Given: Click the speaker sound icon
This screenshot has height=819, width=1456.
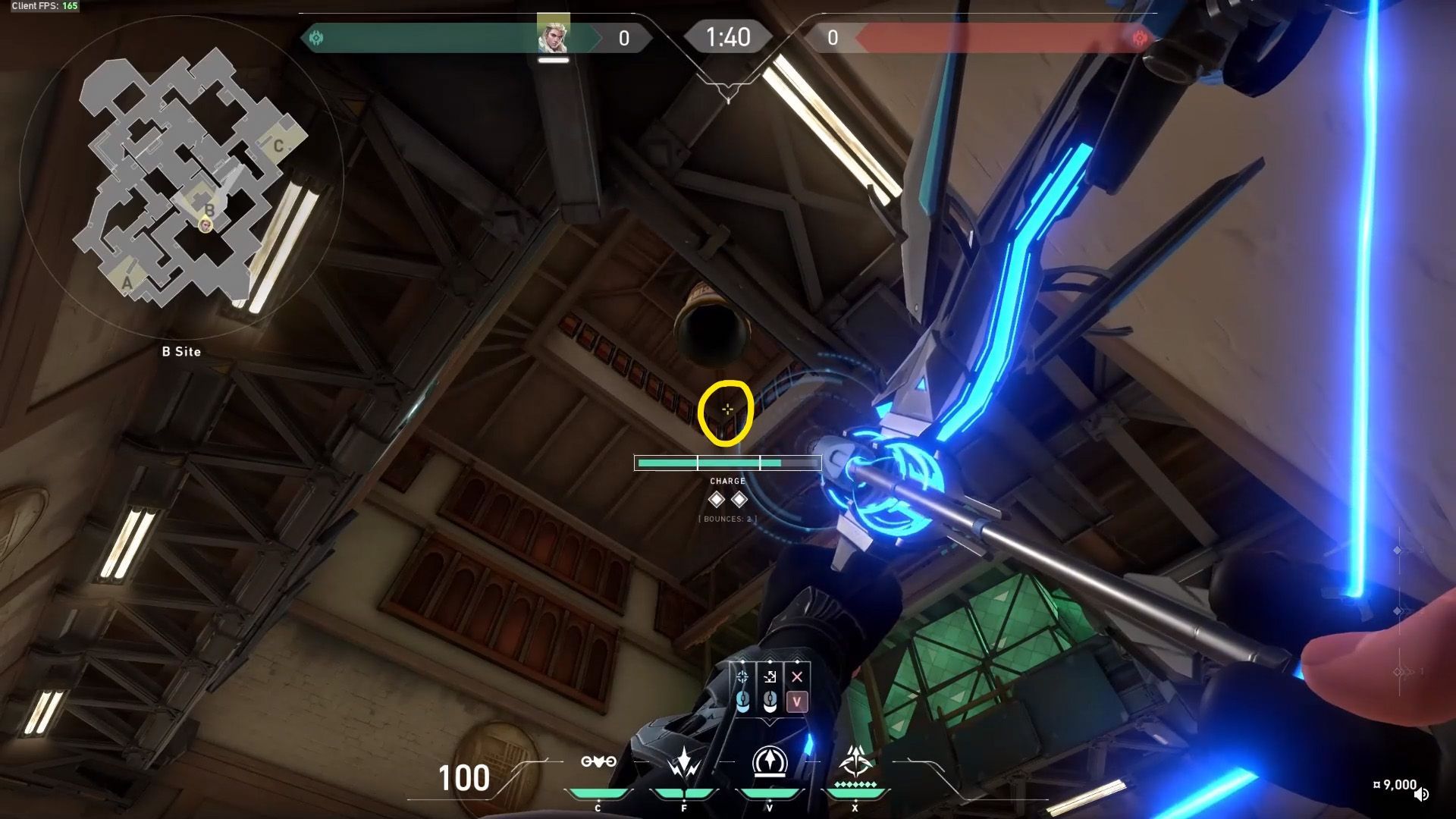Looking at the screenshot, I should tap(1421, 794).
